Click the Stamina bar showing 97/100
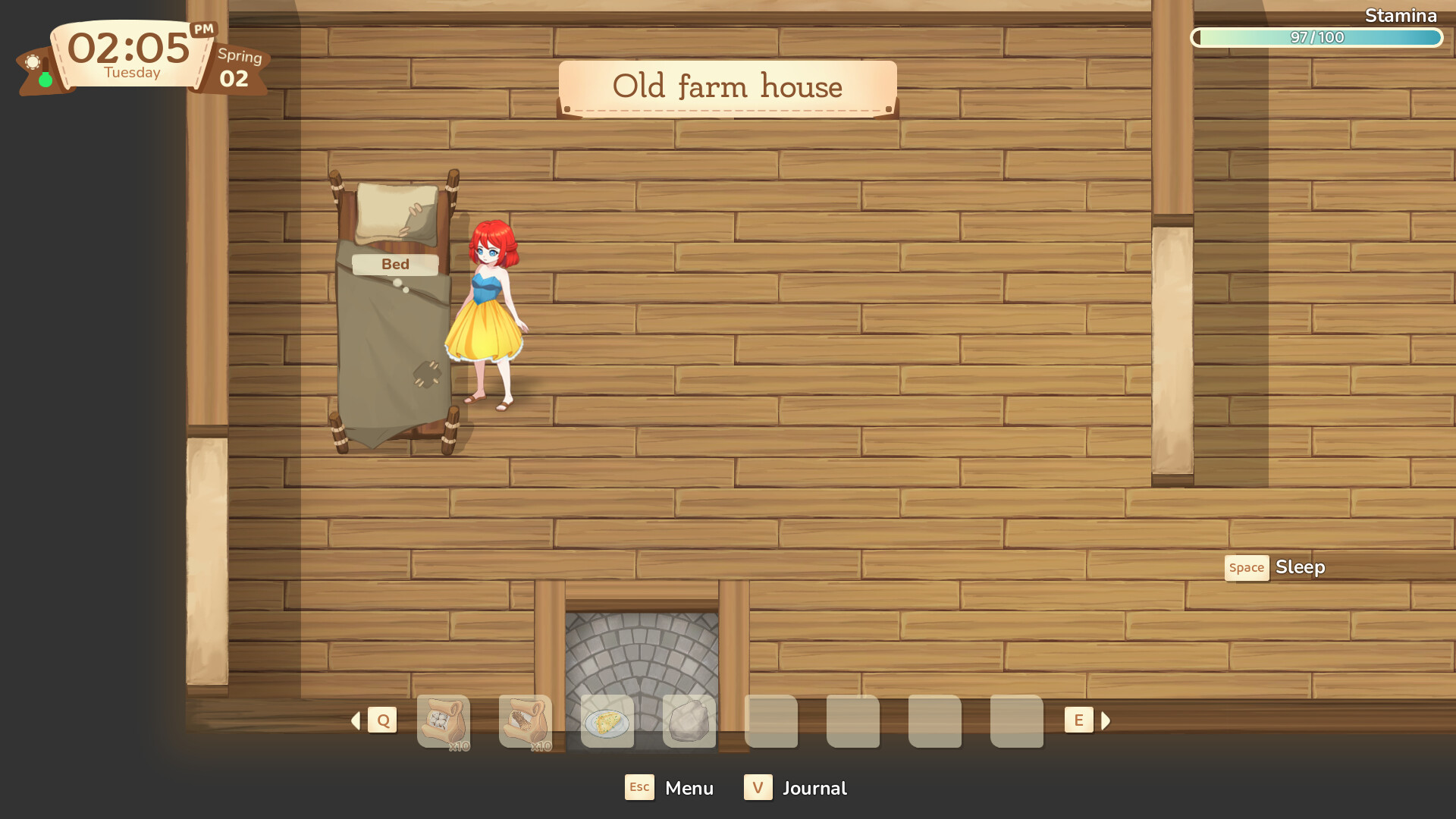Viewport: 1456px width, 819px height. coord(1316,36)
